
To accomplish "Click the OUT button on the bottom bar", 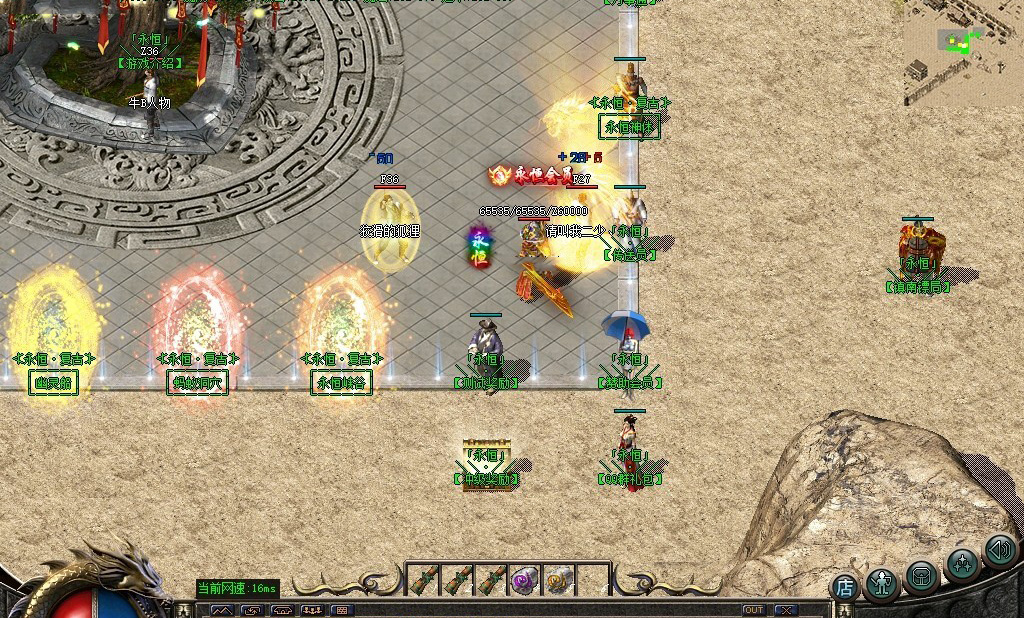I will pos(753,610).
